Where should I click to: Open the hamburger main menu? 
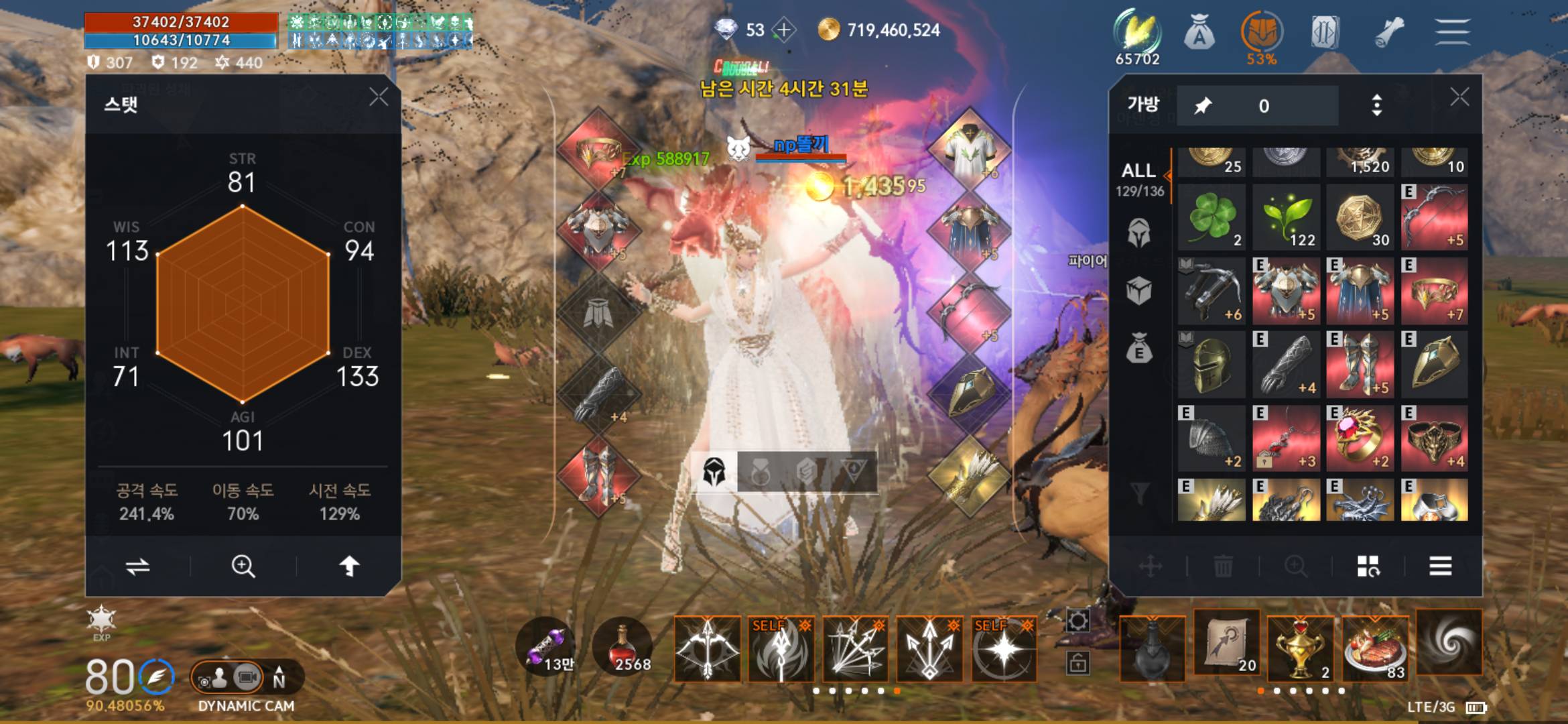coord(1452,32)
